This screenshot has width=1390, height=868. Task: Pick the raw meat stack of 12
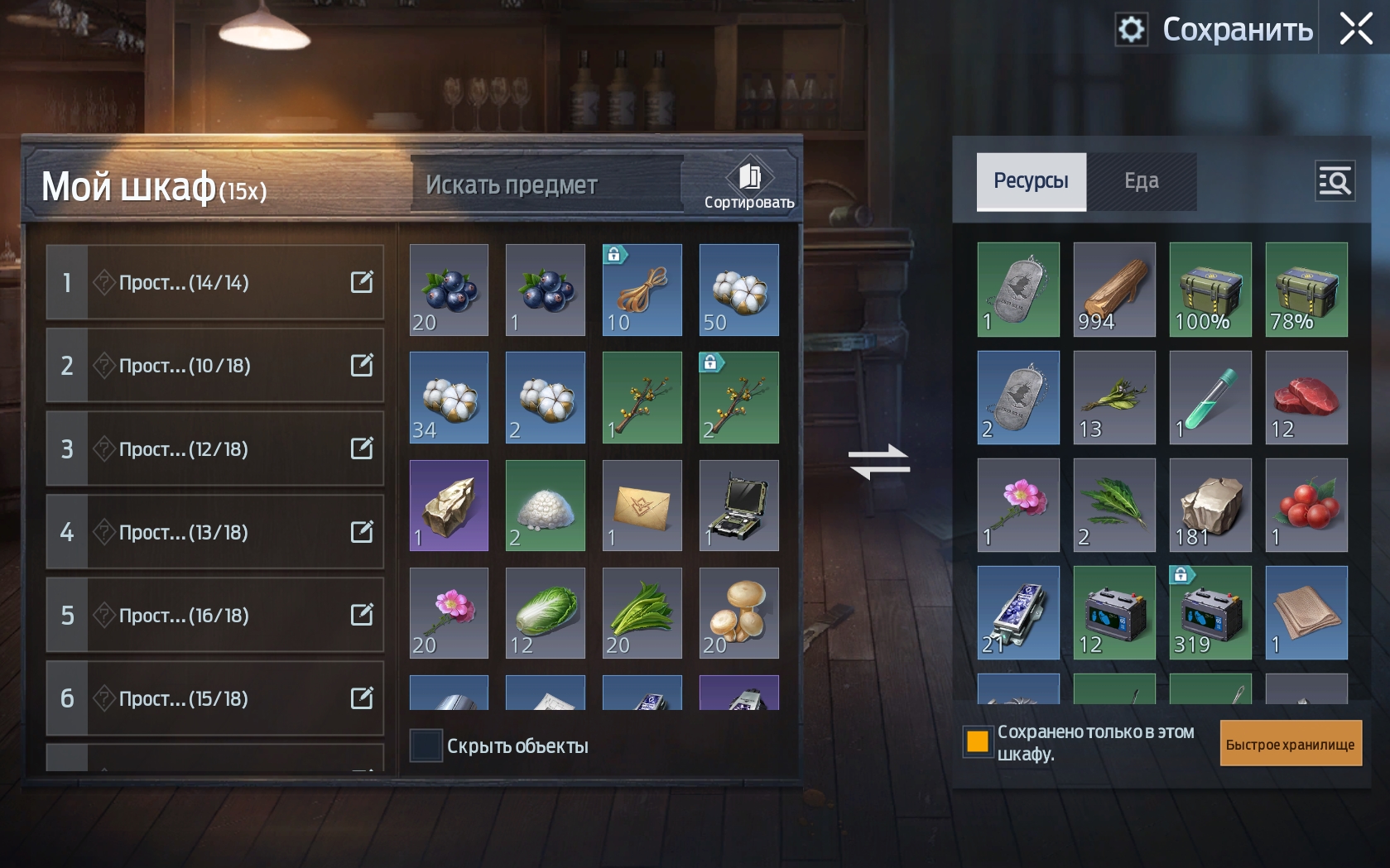[x=1306, y=397]
